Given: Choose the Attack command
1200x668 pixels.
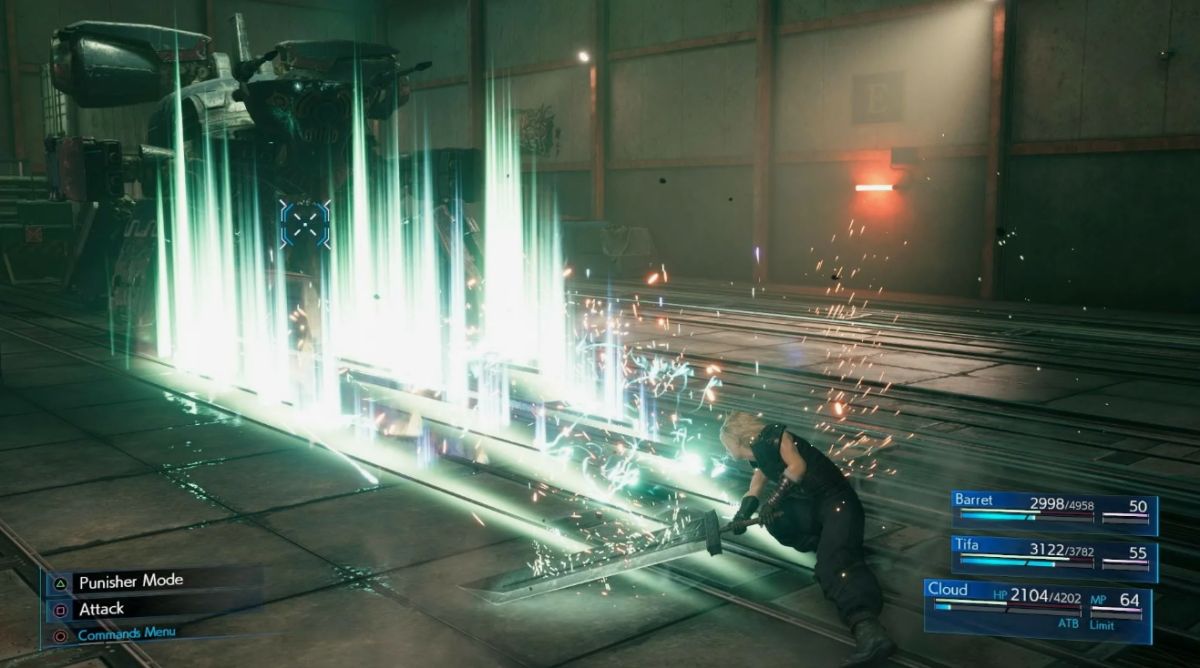Looking at the screenshot, I should point(102,607).
